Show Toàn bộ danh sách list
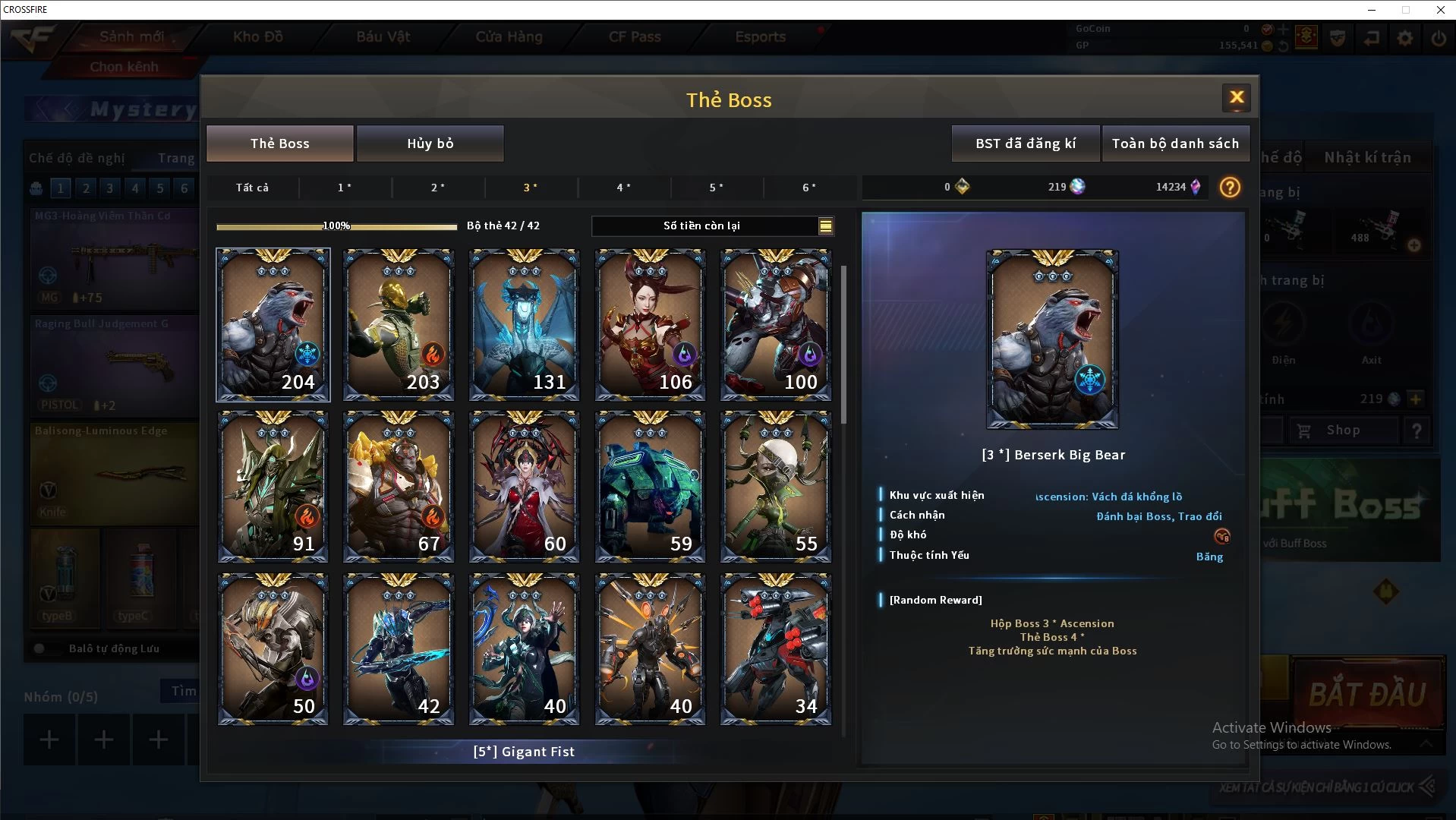The width and height of the screenshot is (1456, 820). click(x=1175, y=143)
